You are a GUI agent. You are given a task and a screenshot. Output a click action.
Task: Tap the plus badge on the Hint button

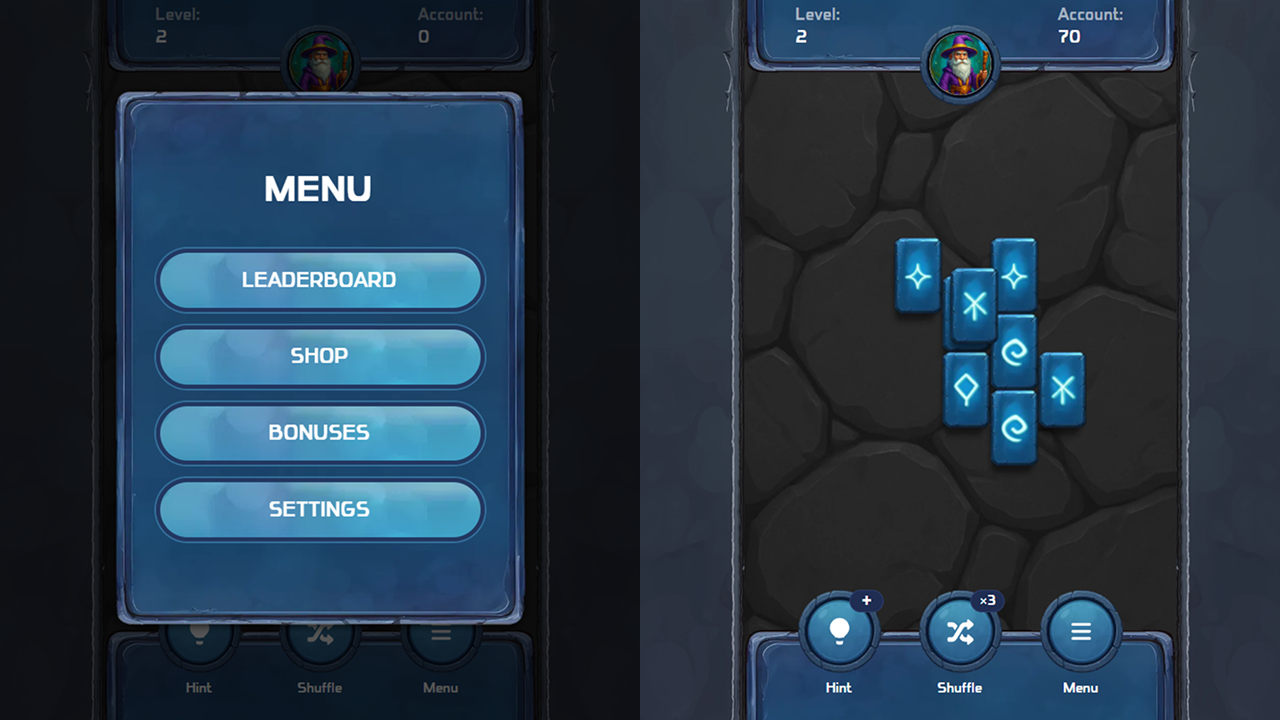point(866,601)
